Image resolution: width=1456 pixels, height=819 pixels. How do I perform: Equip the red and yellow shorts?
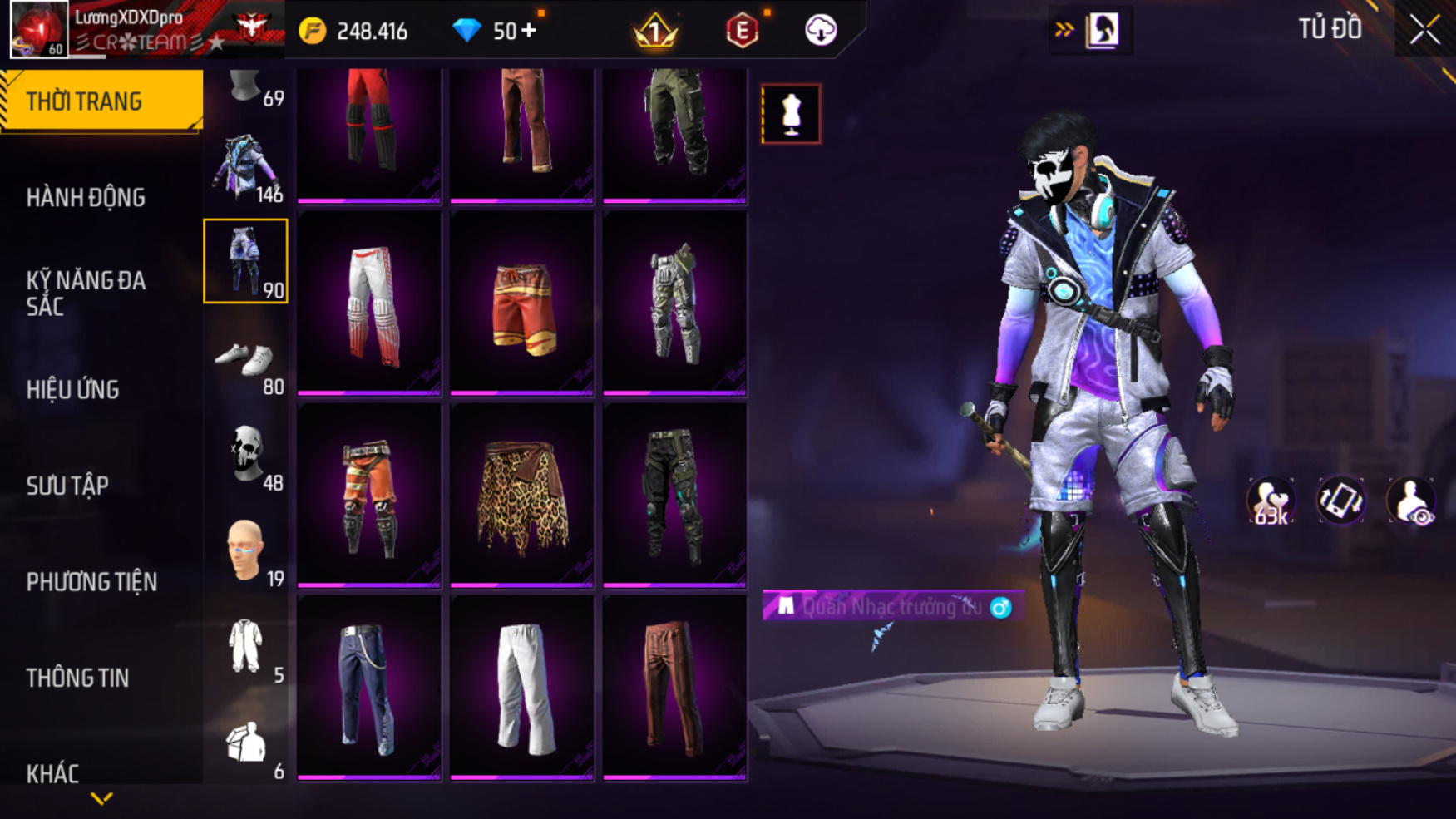(522, 304)
